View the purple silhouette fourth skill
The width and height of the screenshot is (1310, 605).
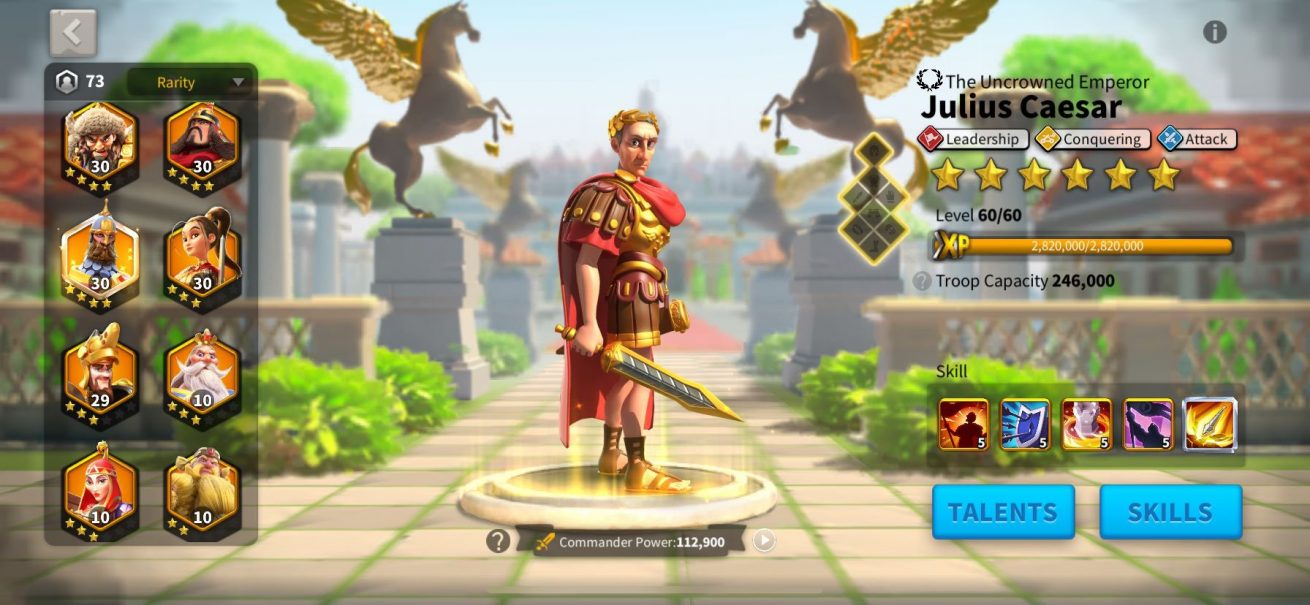pyautogui.click(x=1148, y=424)
